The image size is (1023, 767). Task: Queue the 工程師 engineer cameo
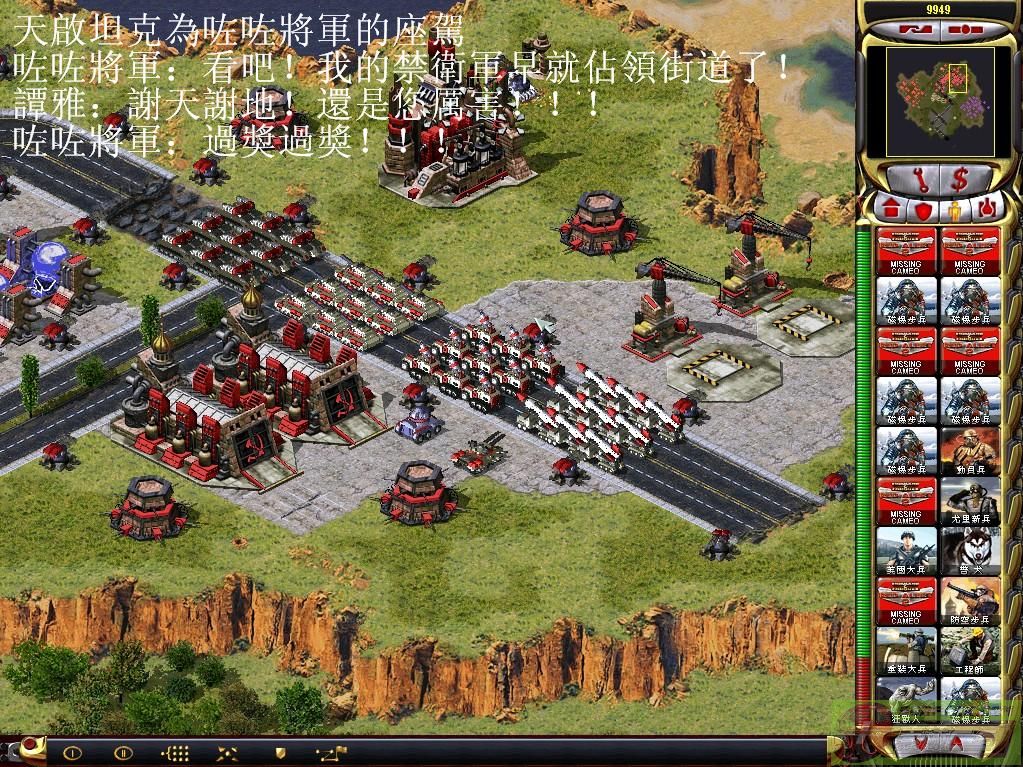970,650
